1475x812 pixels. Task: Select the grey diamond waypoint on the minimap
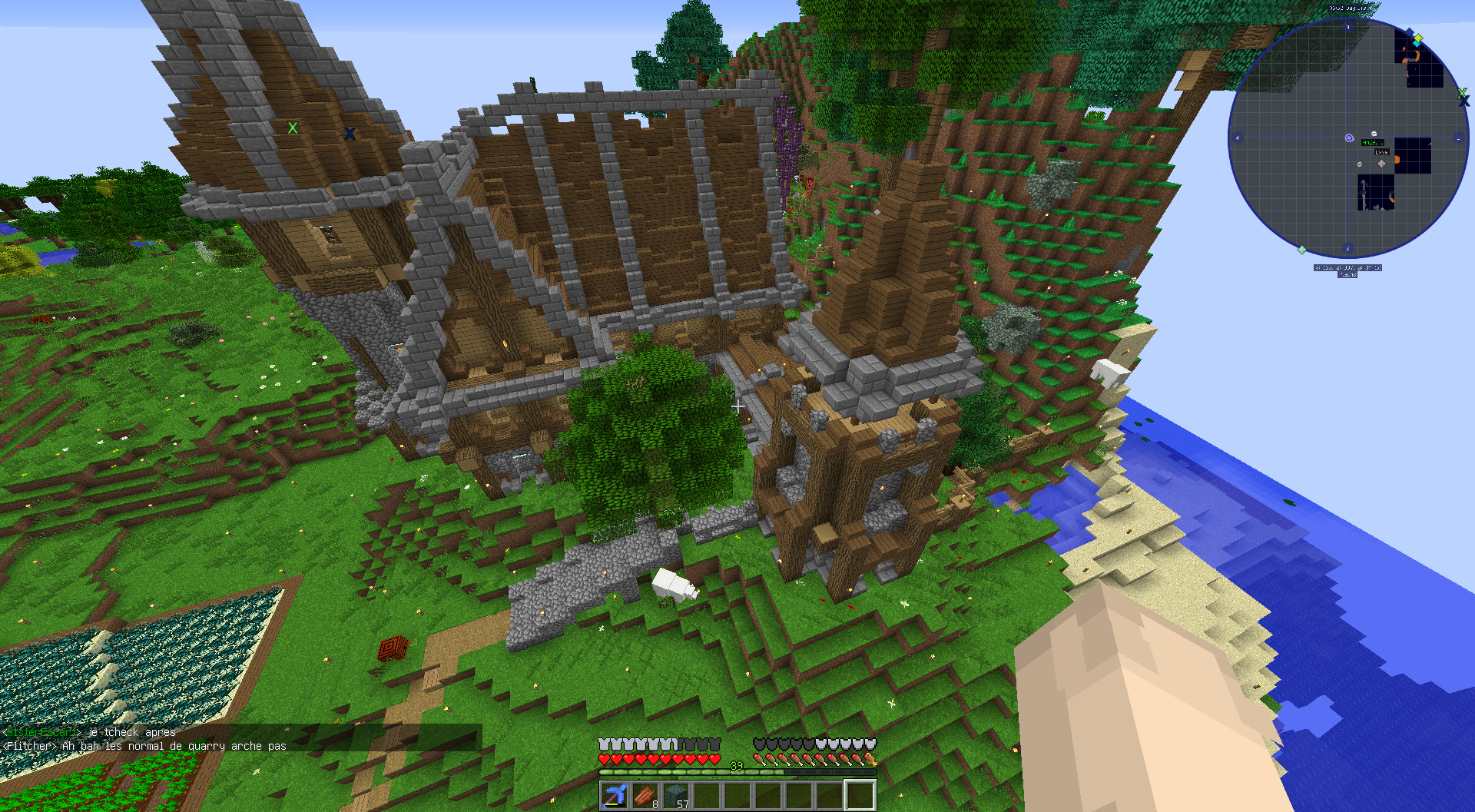[1381, 163]
